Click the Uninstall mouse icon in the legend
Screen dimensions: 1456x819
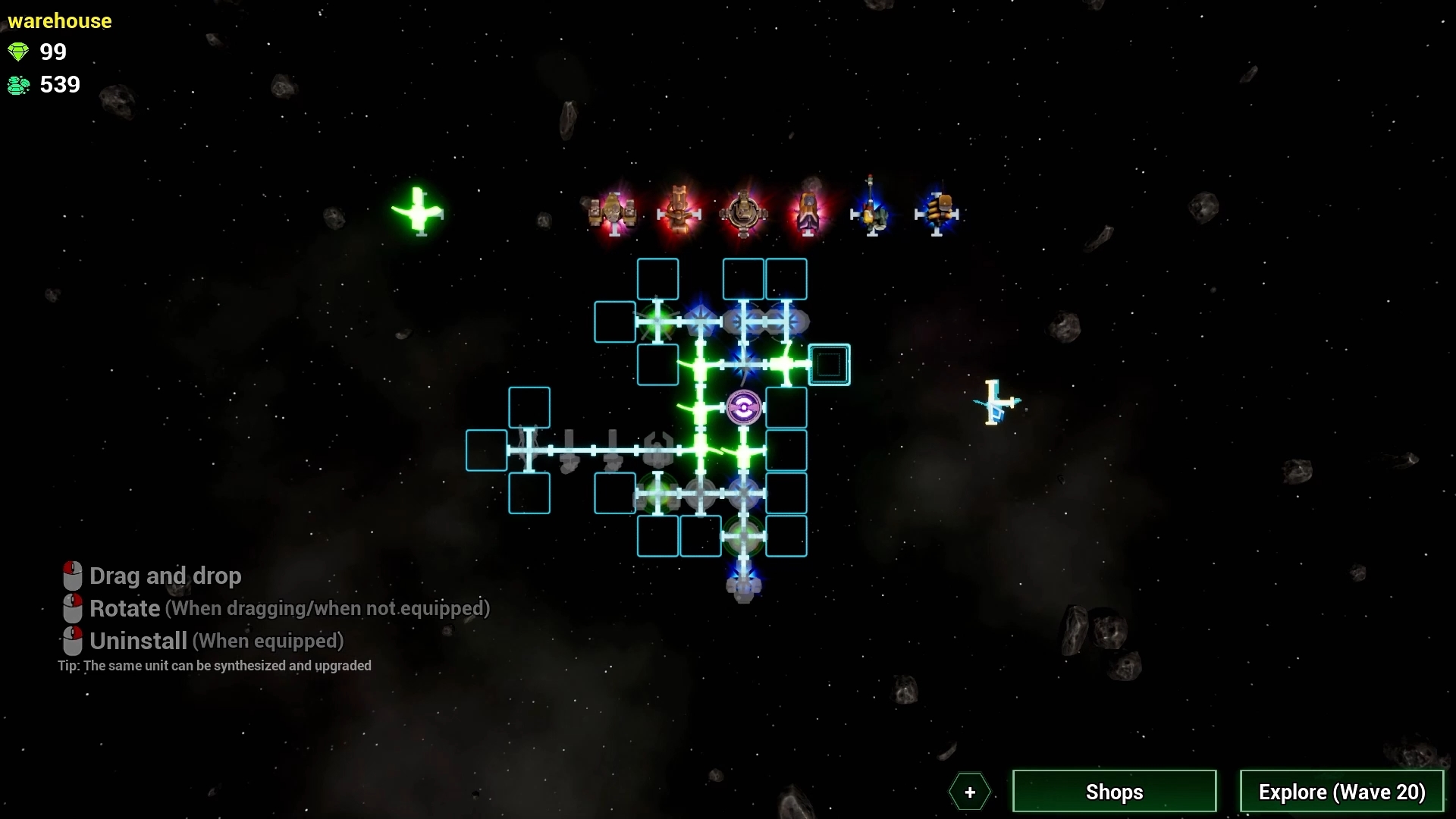[72, 641]
